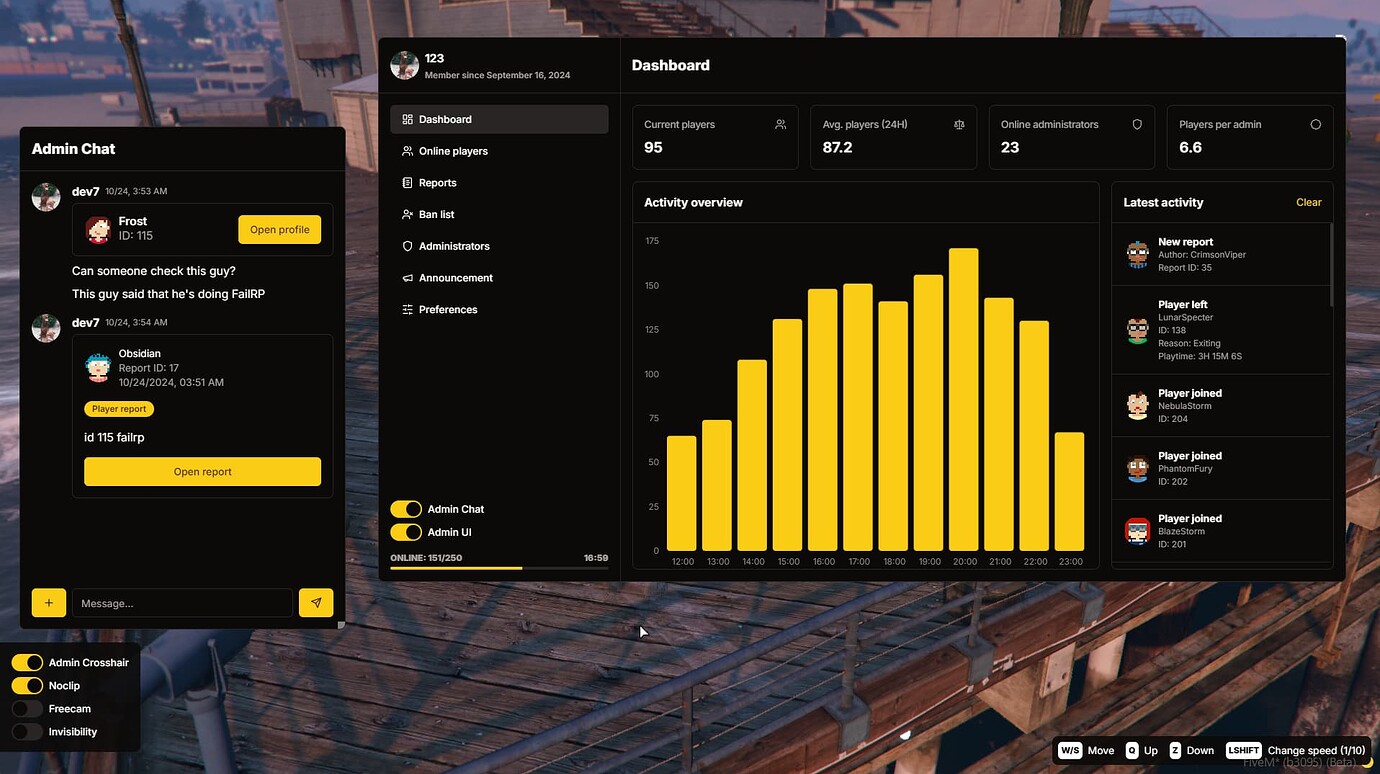The height and width of the screenshot is (774, 1380).
Task: Clear the Latest activity feed
Action: pos(1308,202)
